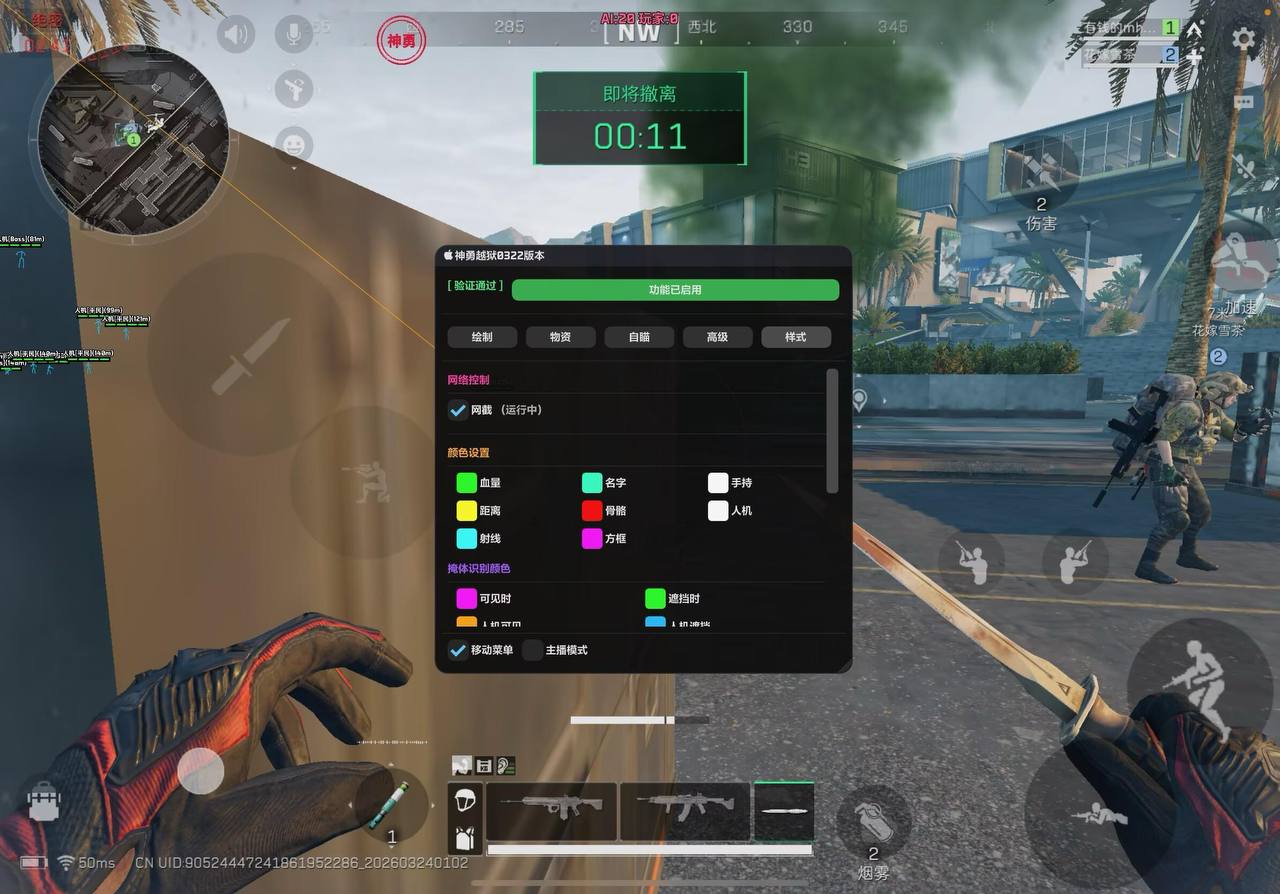Expand the circular minimap
The image size is (1280, 894).
[133, 137]
